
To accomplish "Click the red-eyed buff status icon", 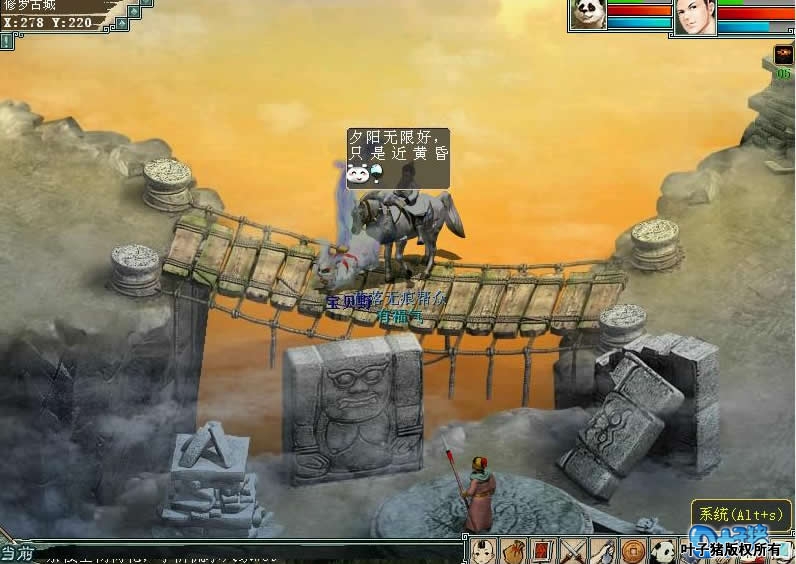I will (783, 55).
